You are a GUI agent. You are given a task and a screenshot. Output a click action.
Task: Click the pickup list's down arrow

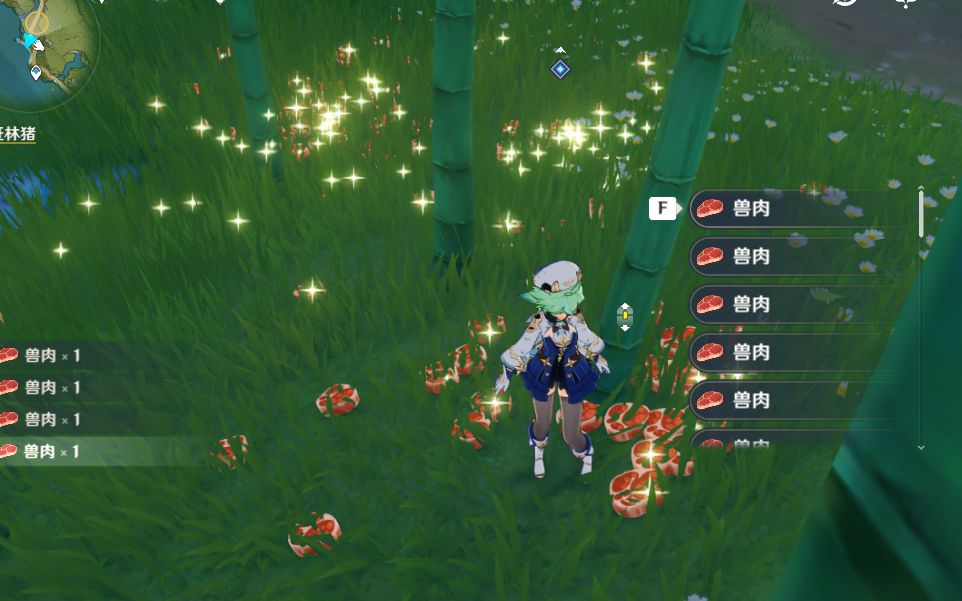click(921, 447)
